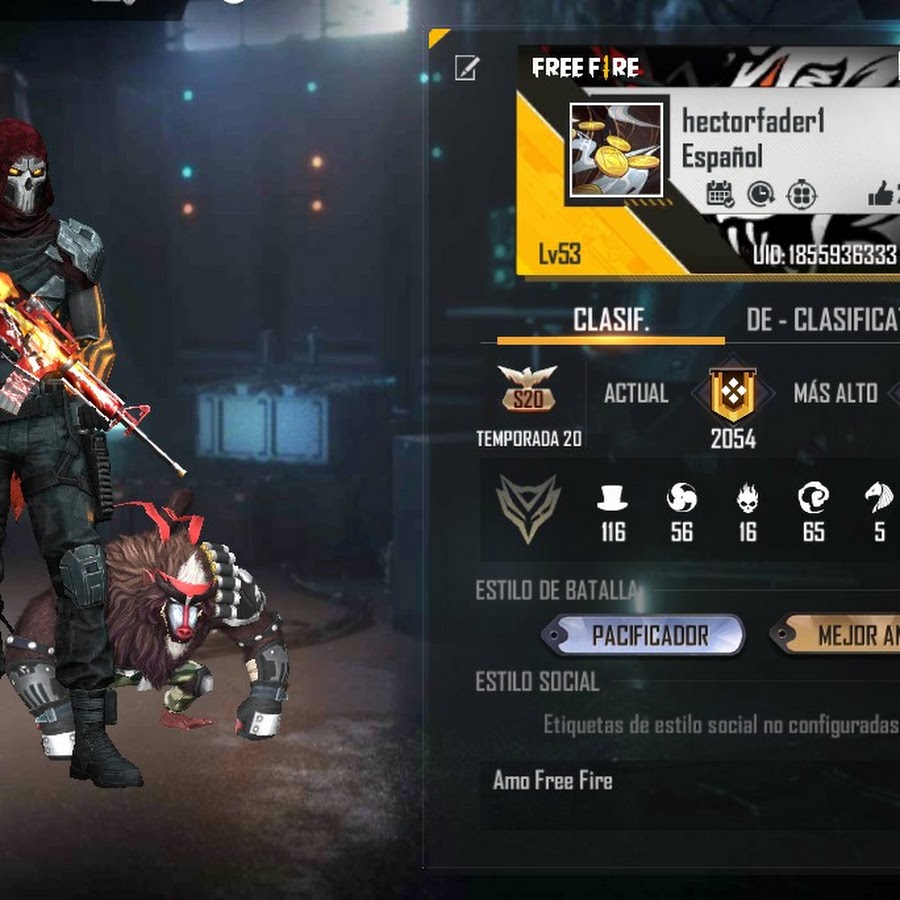Screen dimensions: 900x900
Task: Click the gold rank badge above 2054
Action: [733, 394]
